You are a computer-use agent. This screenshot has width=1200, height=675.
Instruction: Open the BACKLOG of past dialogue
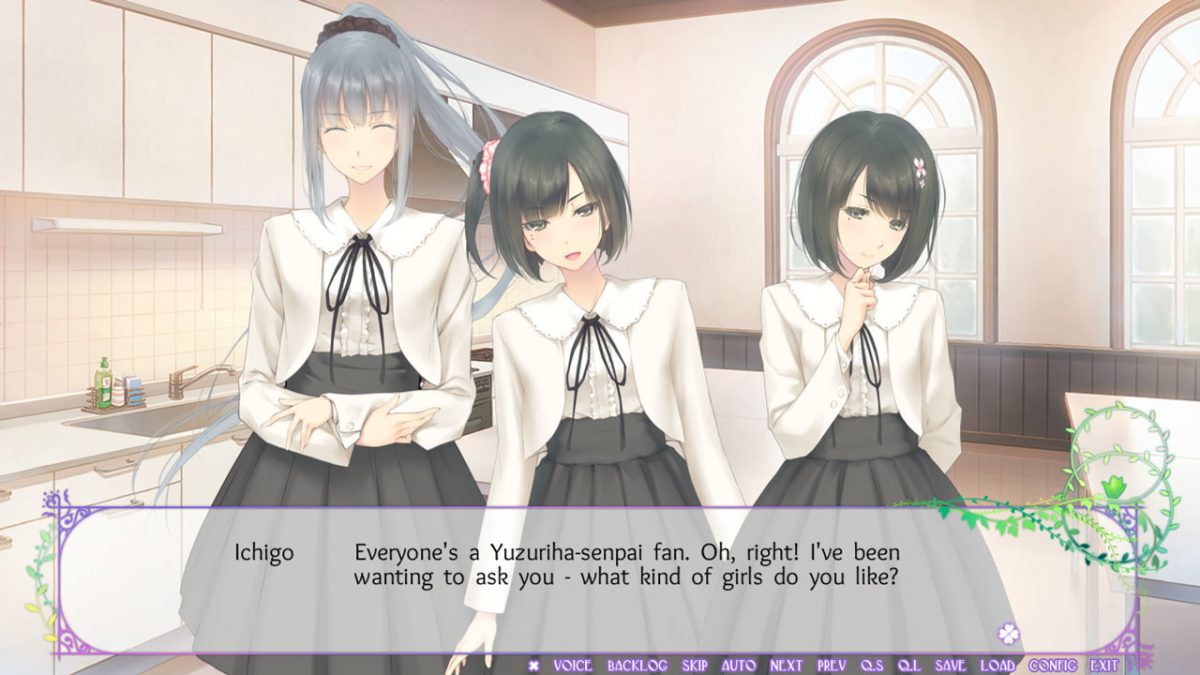(637, 666)
